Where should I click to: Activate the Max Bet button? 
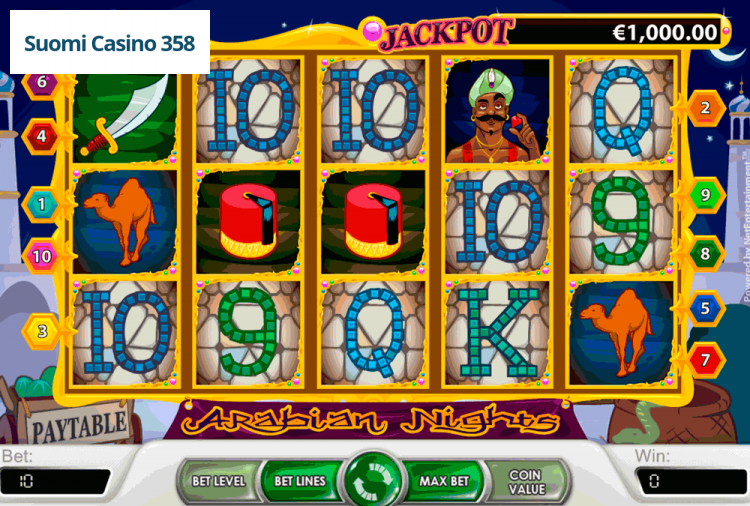(x=444, y=481)
